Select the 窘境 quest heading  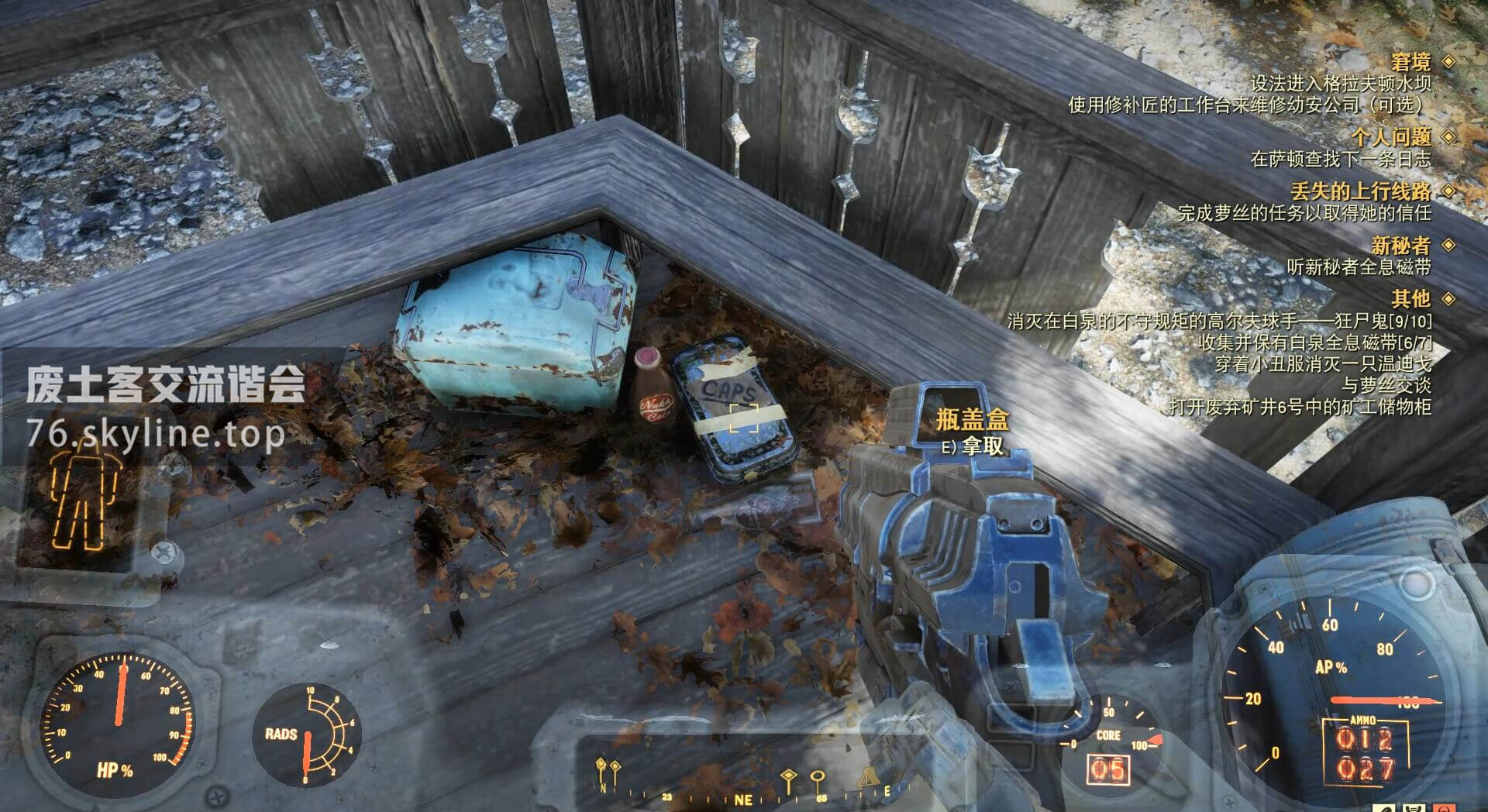point(1410,62)
